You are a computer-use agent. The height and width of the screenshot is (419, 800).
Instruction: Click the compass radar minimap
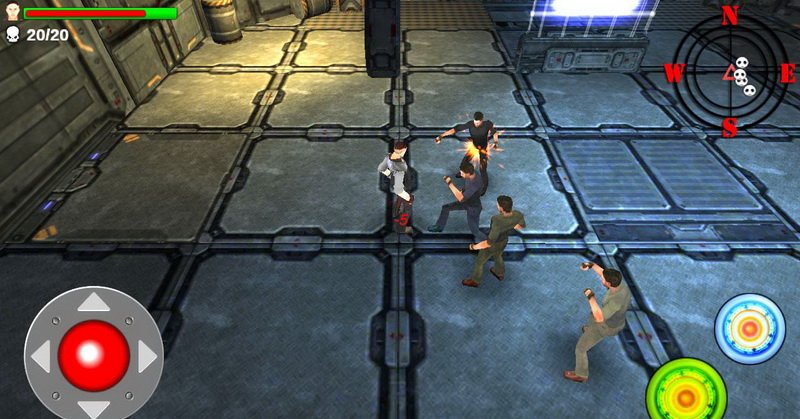click(x=730, y=72)
